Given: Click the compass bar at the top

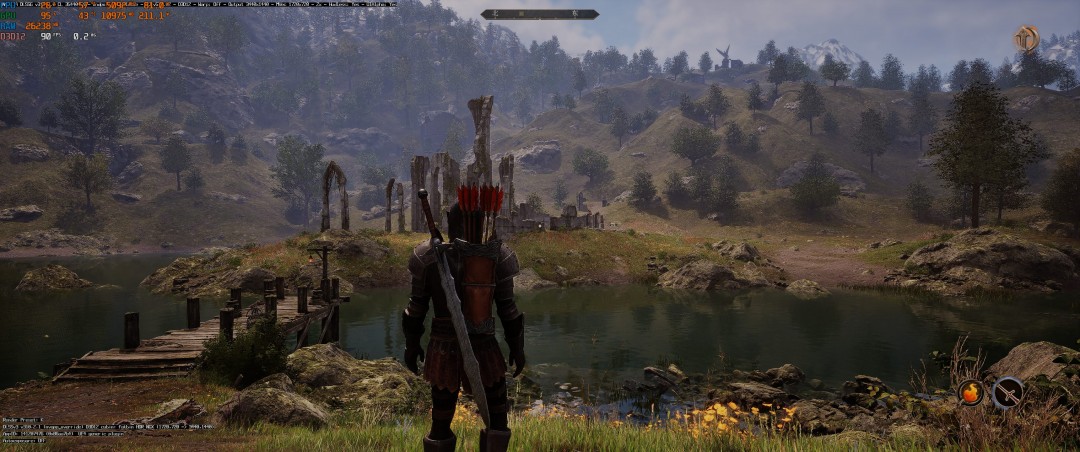Looking at the screenshot, I should pyautogui.click(x=540, y=14).
